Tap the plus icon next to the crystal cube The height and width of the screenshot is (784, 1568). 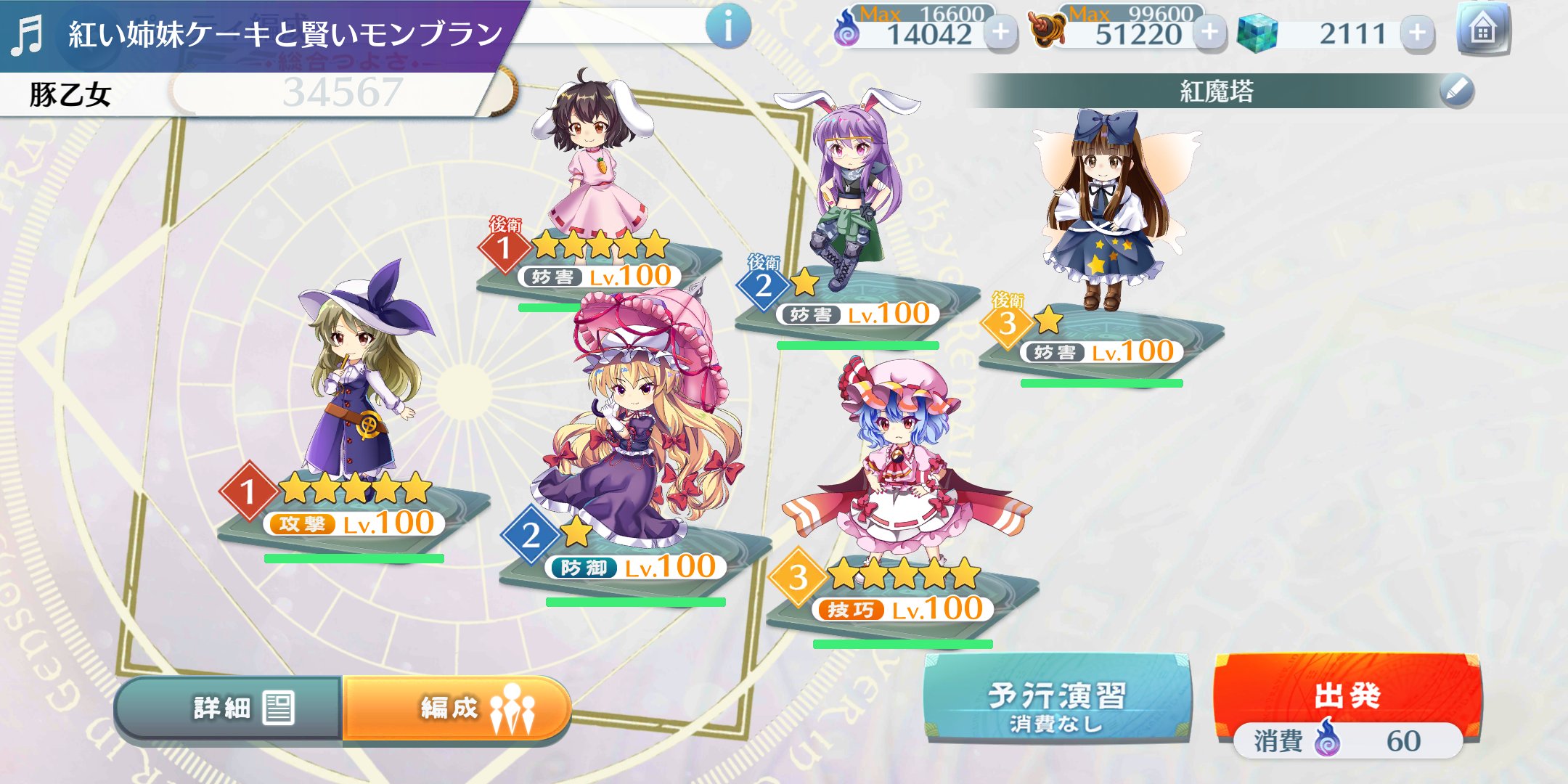click(x=1418, y=32)
